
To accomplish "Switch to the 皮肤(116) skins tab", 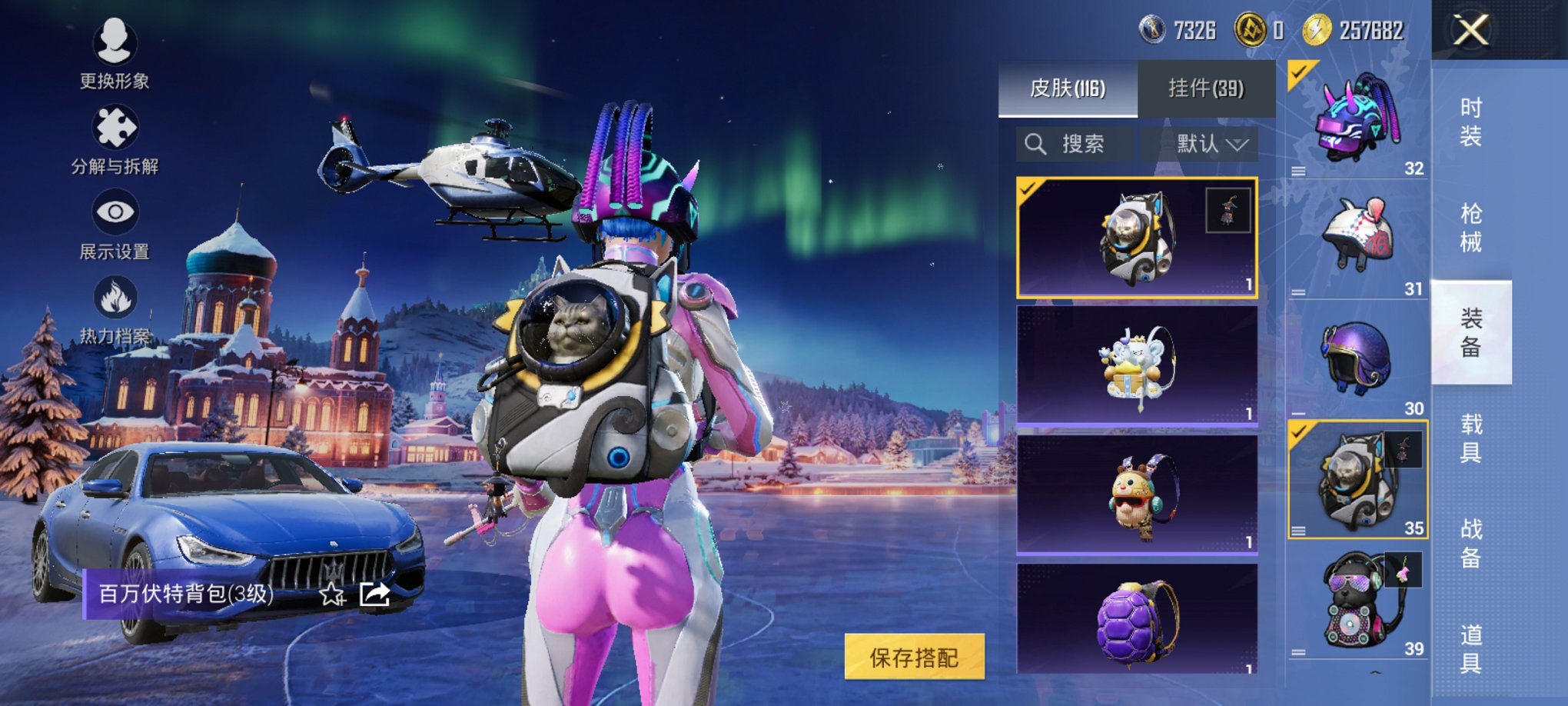I will pyautogui.click(x=1068, y=88).
